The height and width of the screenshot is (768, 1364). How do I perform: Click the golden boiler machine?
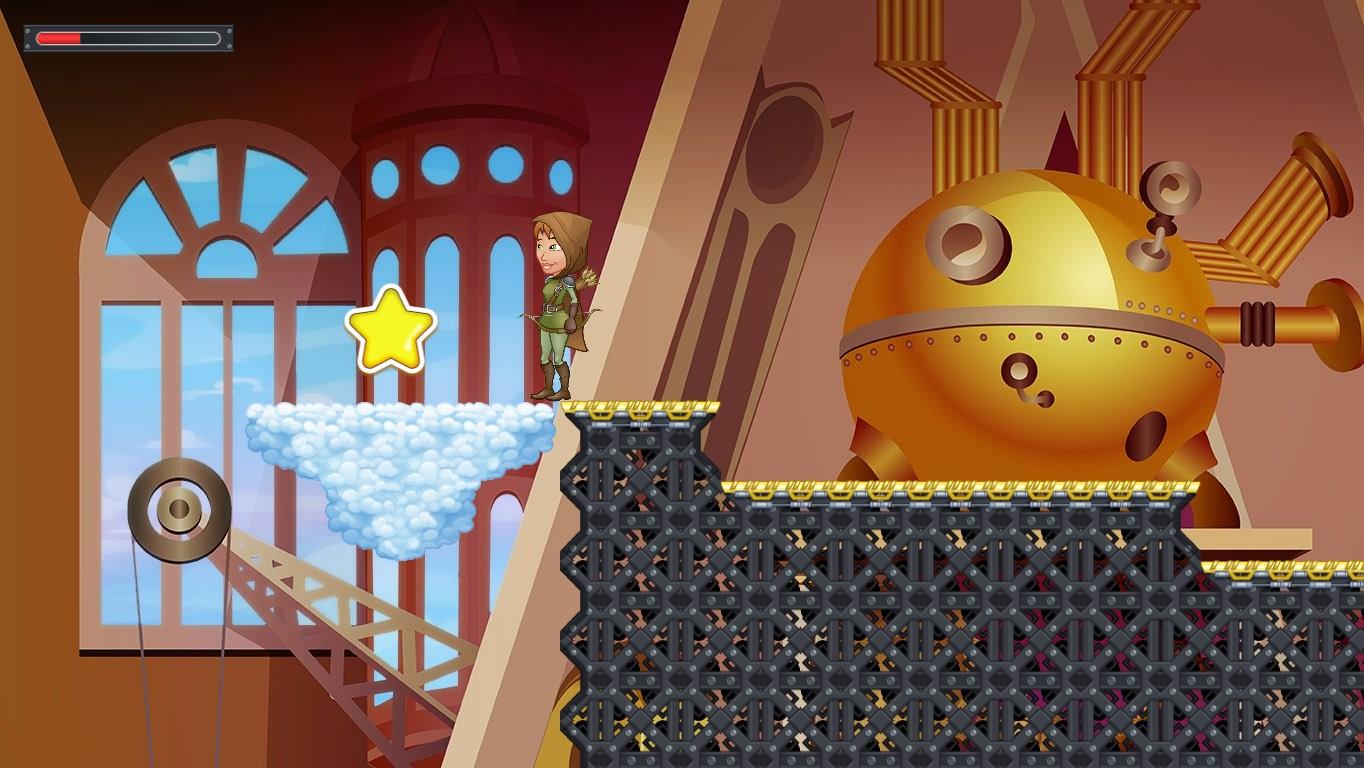[x=1030, y=320]
